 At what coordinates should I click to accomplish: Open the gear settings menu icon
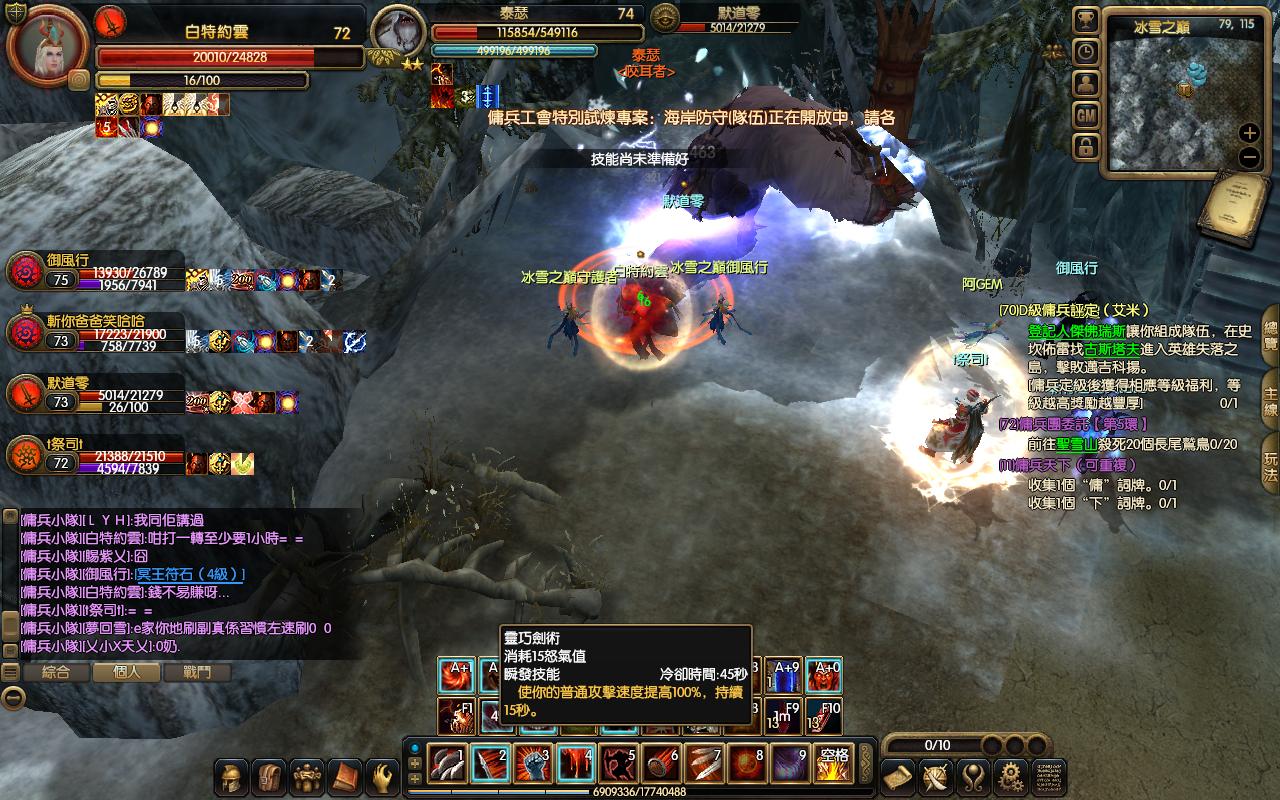point(1009,776)
